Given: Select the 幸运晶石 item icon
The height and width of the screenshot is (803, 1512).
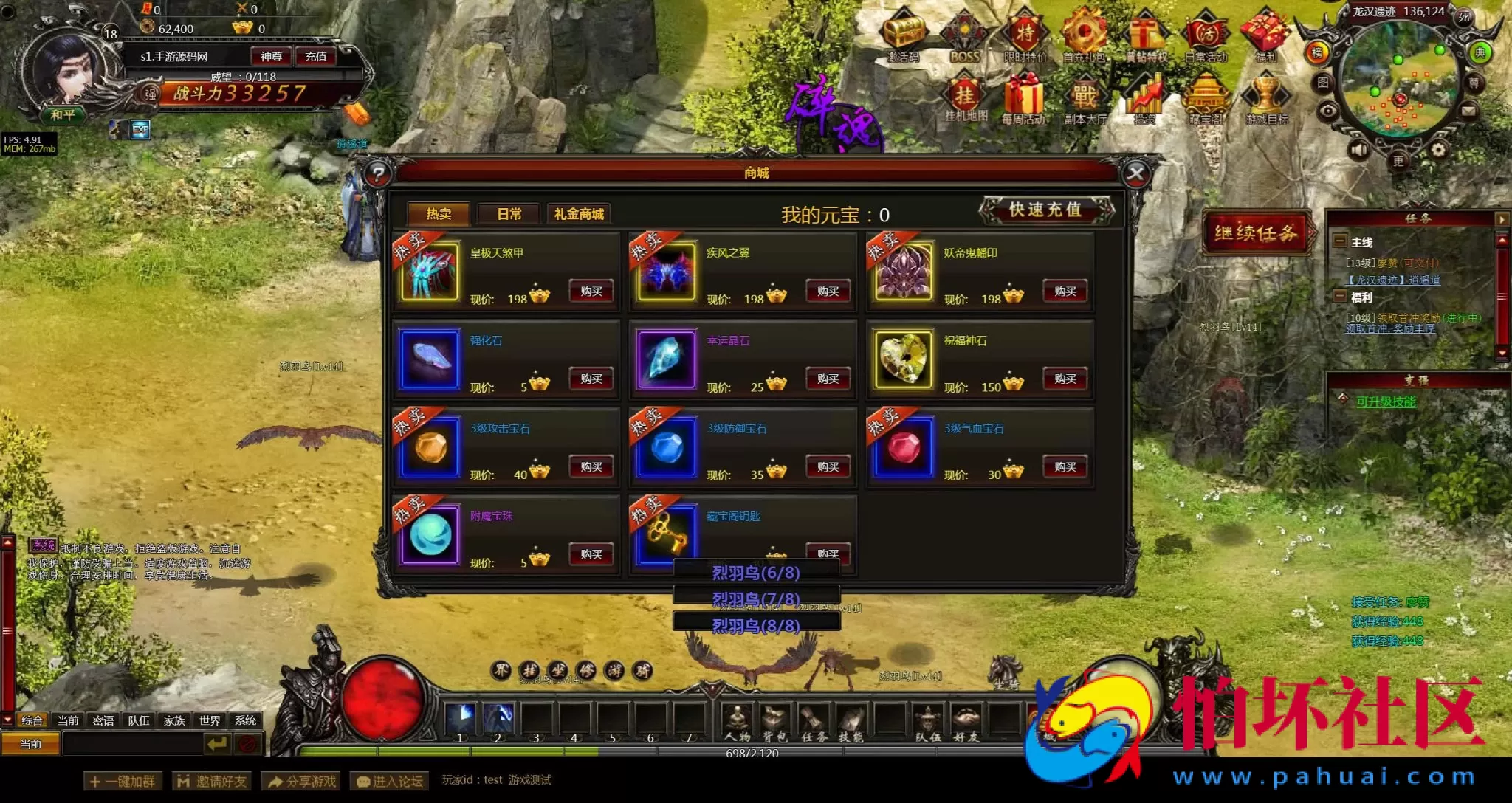Looking at the screenshot, I should 666,359.
